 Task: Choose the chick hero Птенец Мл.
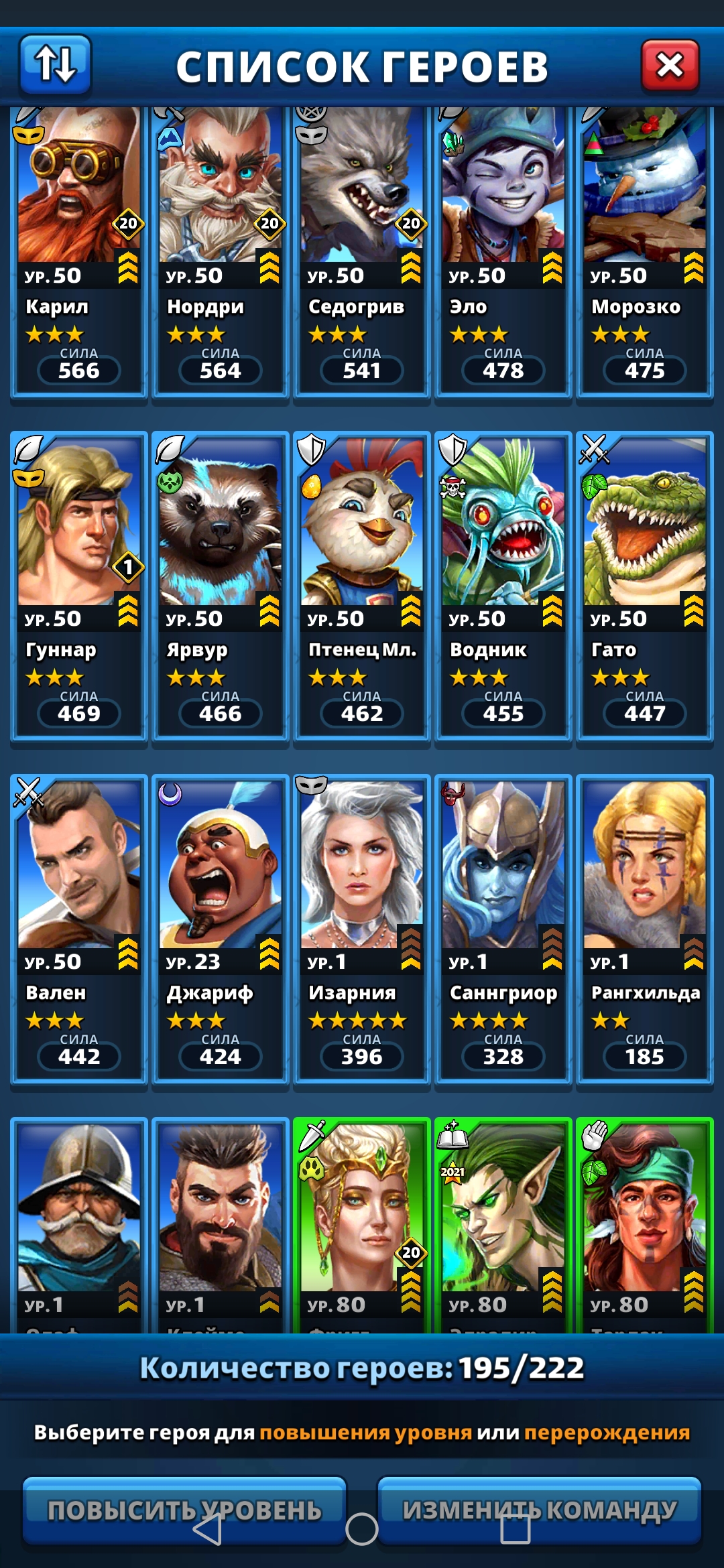[x=361, y=586]
